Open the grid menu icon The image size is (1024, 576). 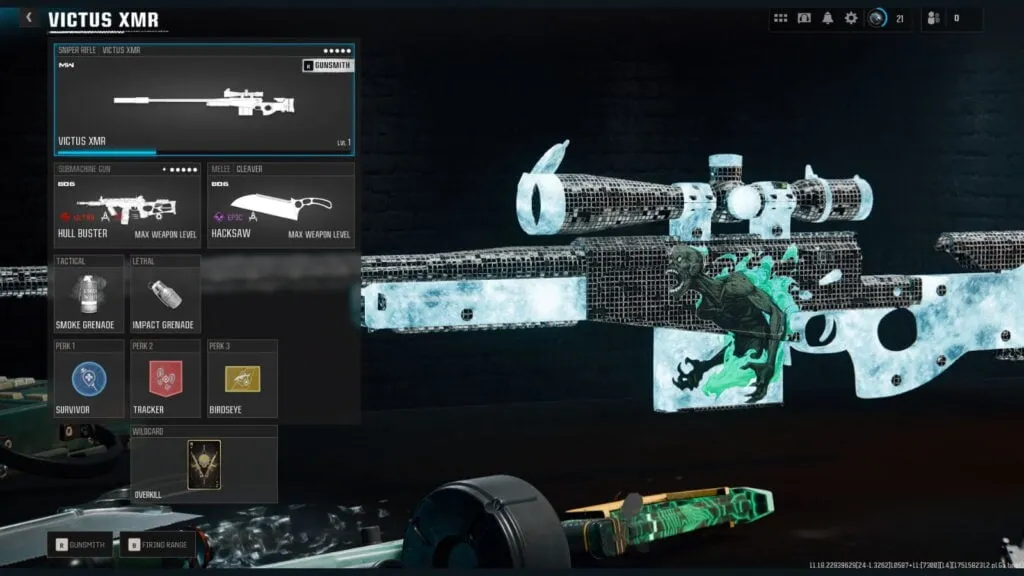[x=780, y=18]
